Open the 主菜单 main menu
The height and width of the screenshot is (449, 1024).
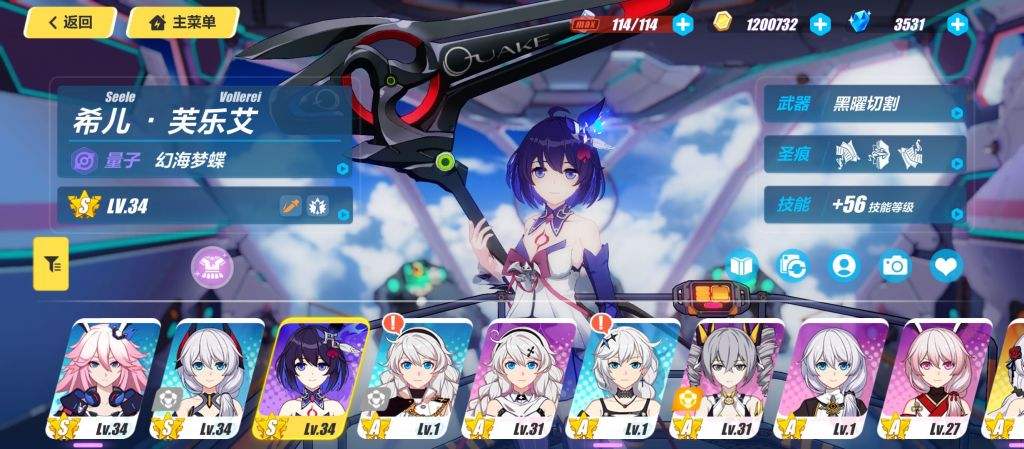(182, 22)
